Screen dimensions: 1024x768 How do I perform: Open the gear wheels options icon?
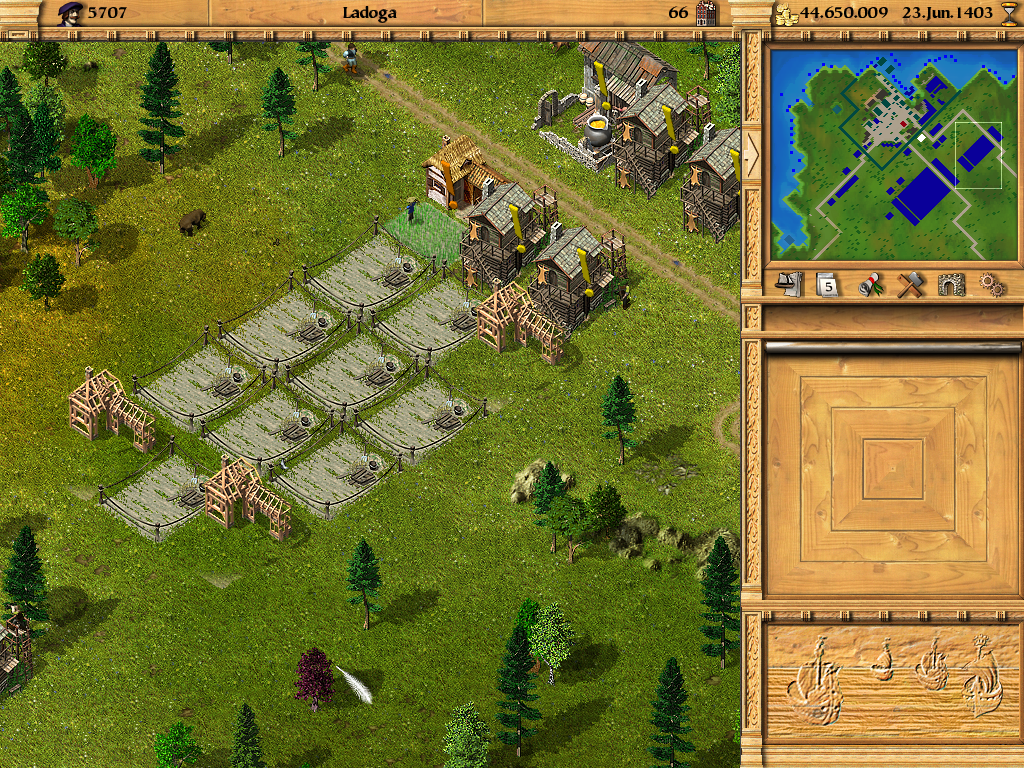point(991,285)
